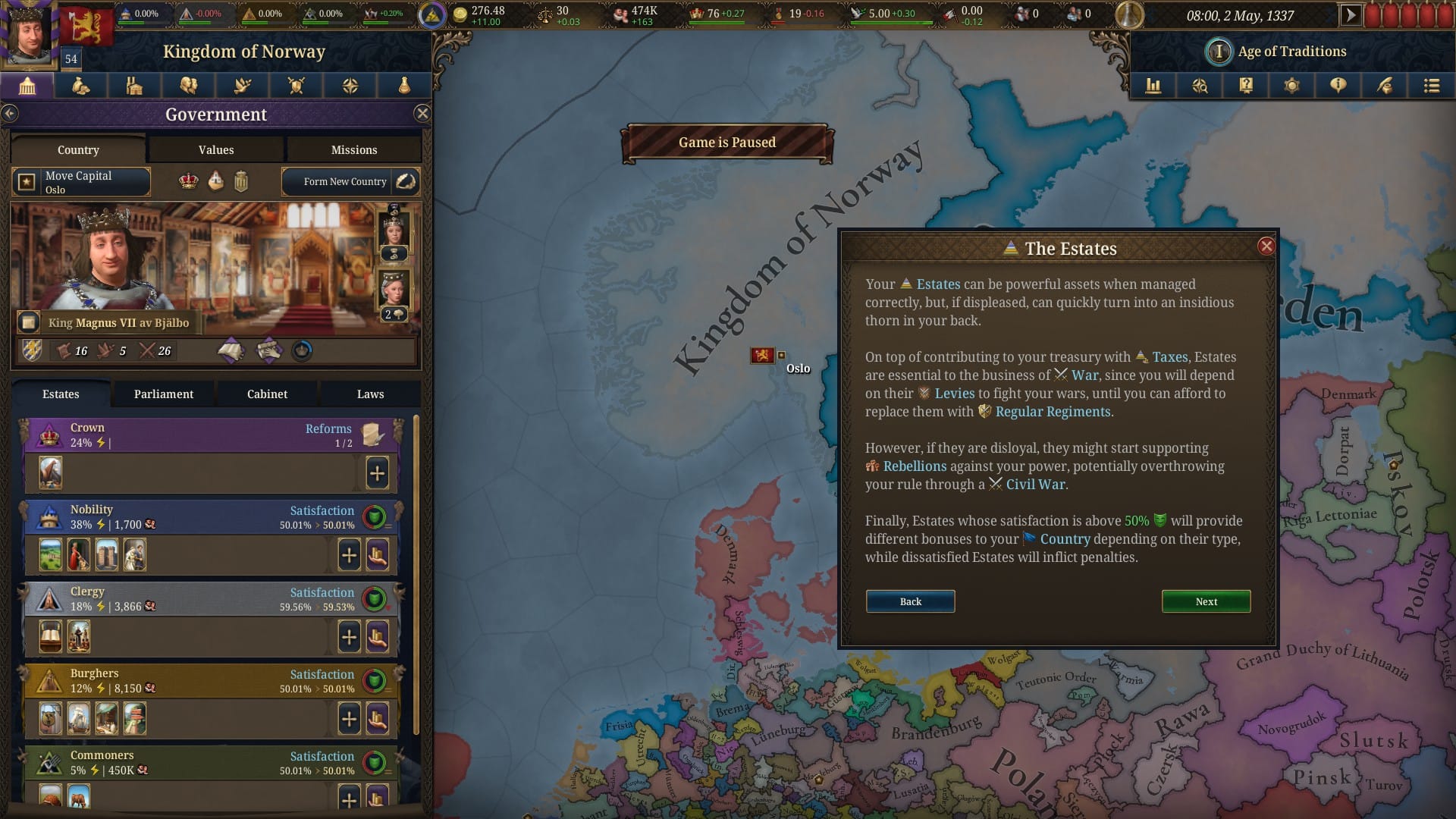This screenshot has width=1456, height=819.
Task: Close the Government panel
Action: 422,114
